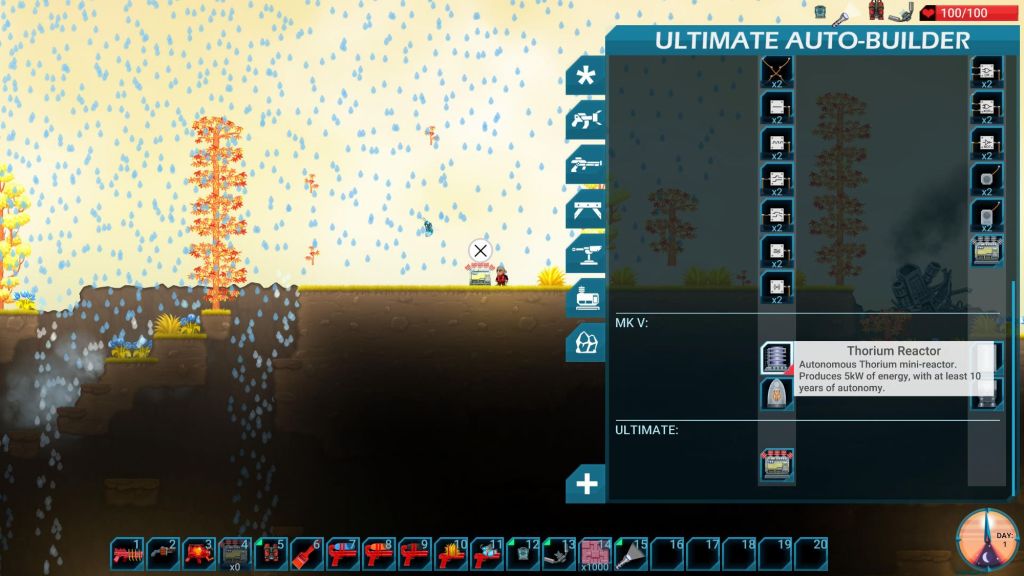Choose the rocket item under MK V

coord(777,394)
